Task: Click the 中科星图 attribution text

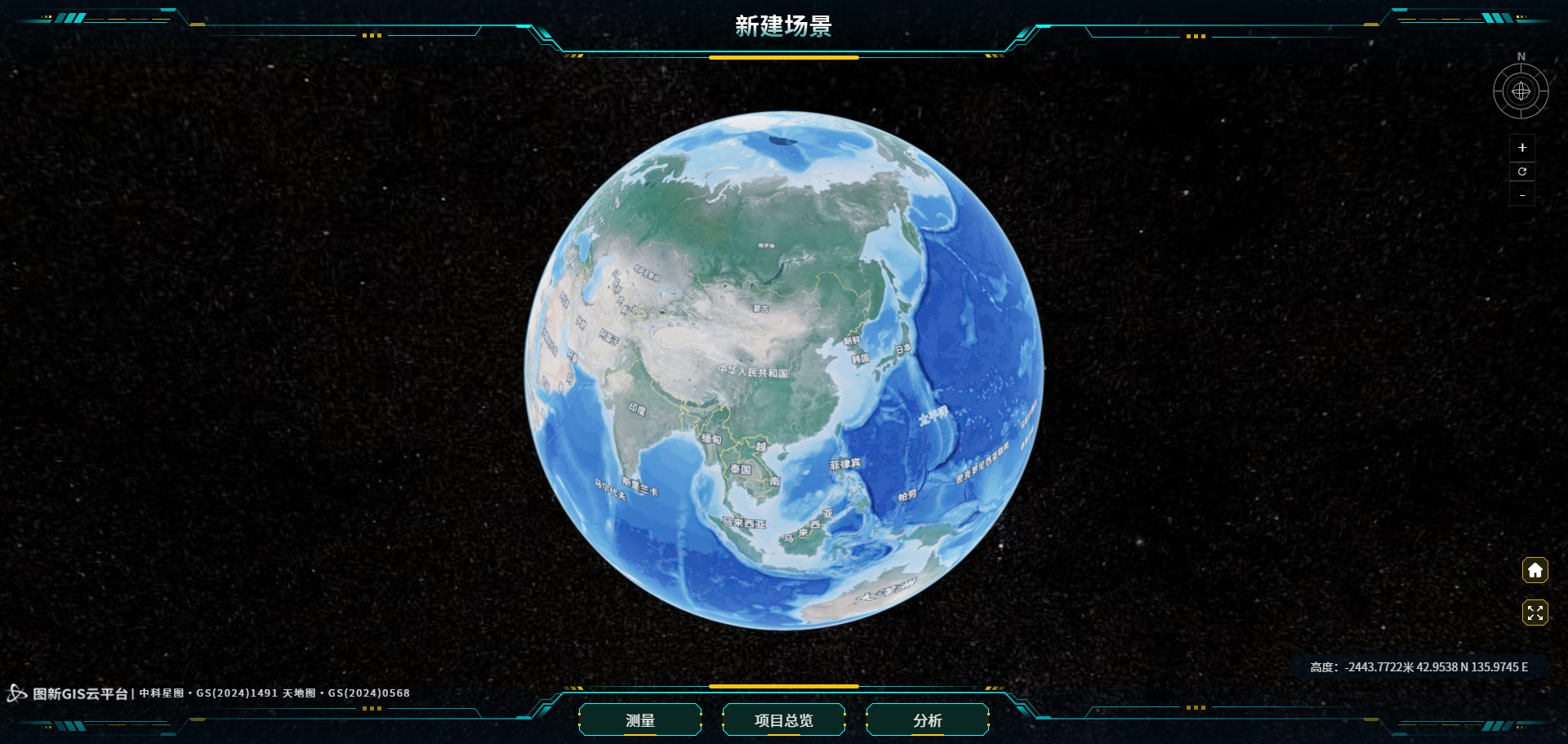Action: coord(163,693)
